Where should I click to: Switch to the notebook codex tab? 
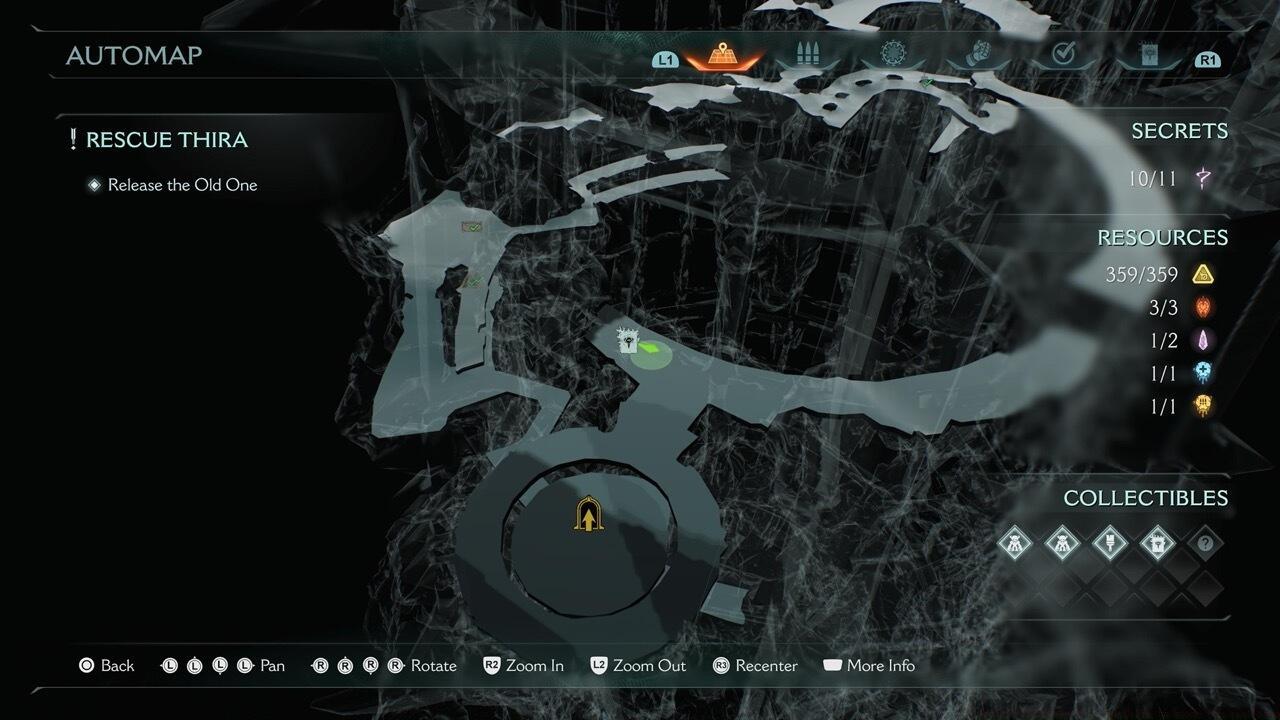point(1148,55)
